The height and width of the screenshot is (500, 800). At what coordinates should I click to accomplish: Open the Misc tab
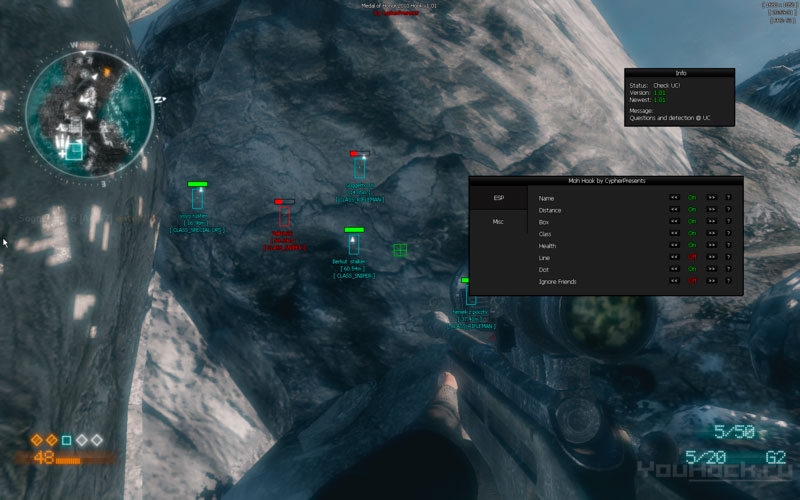click(498, 222)
